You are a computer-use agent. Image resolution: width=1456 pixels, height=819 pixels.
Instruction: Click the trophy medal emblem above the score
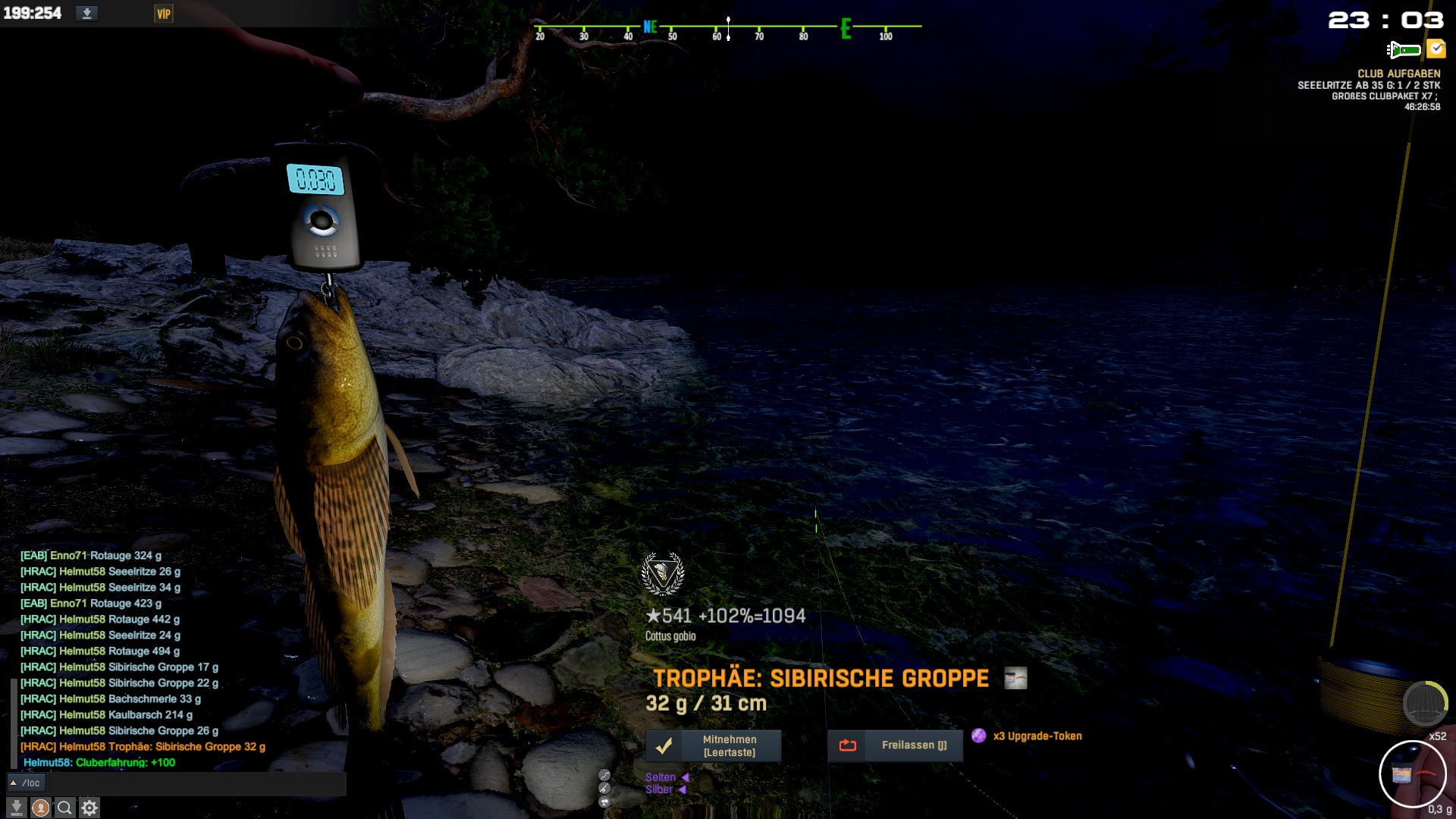pyautogui.click(x=663, y=573)
